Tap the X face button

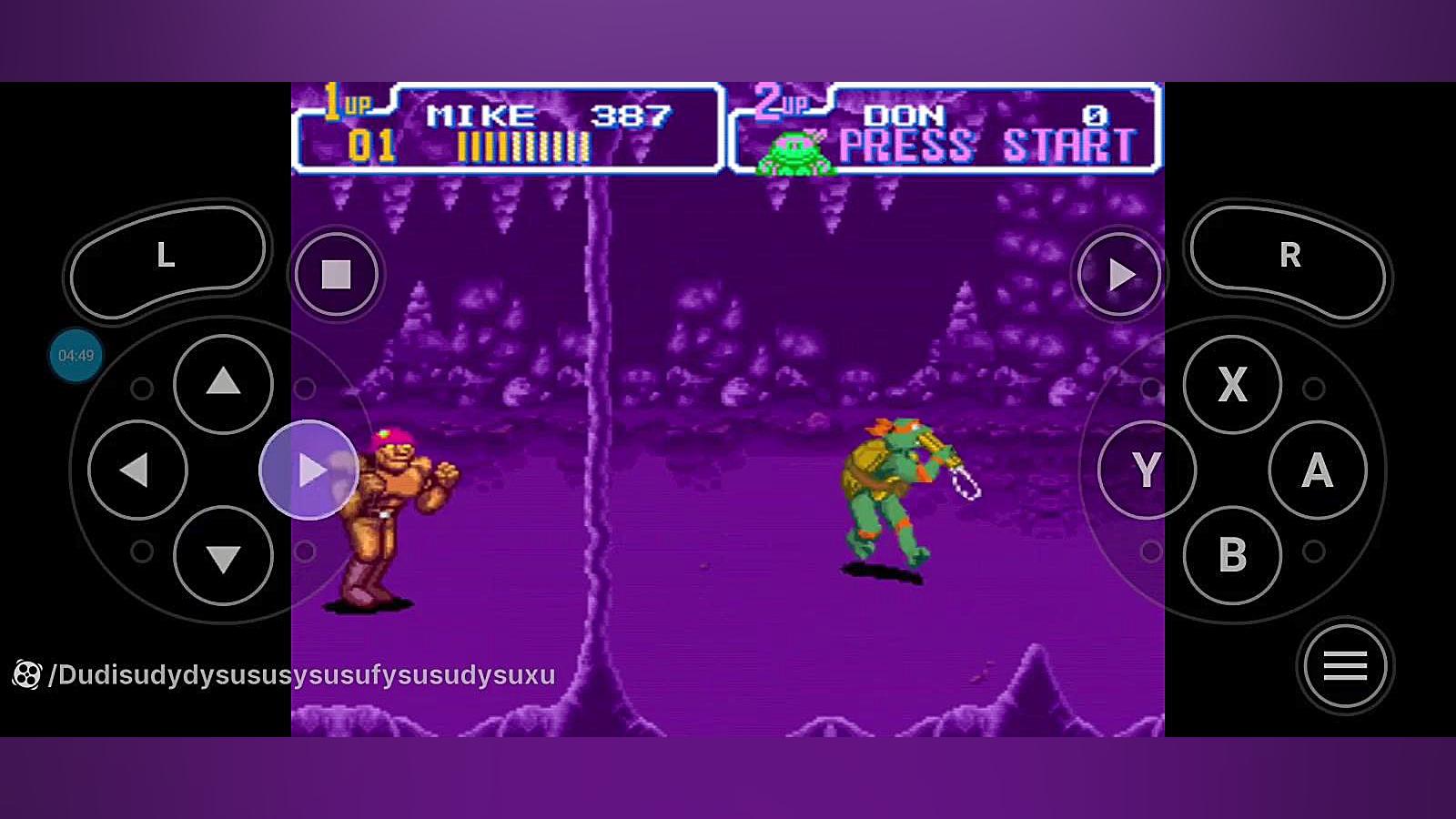pyautogui.click(x=1232, y=384)
